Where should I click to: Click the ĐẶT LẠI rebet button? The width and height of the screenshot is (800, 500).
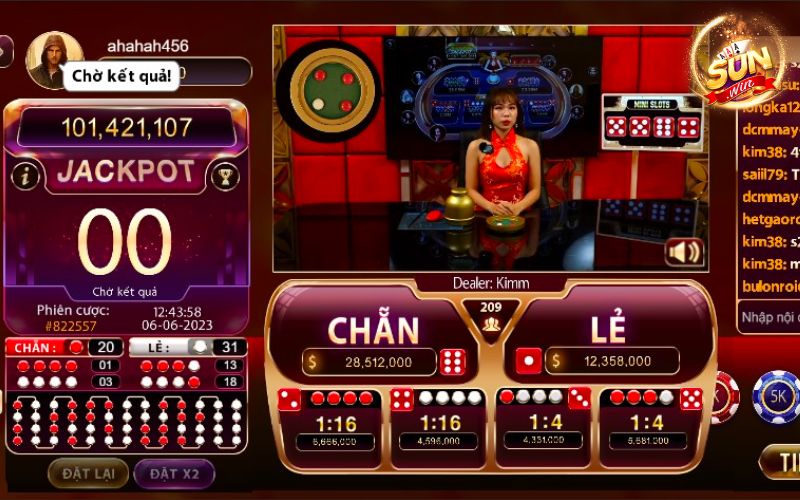click(88, 473)
